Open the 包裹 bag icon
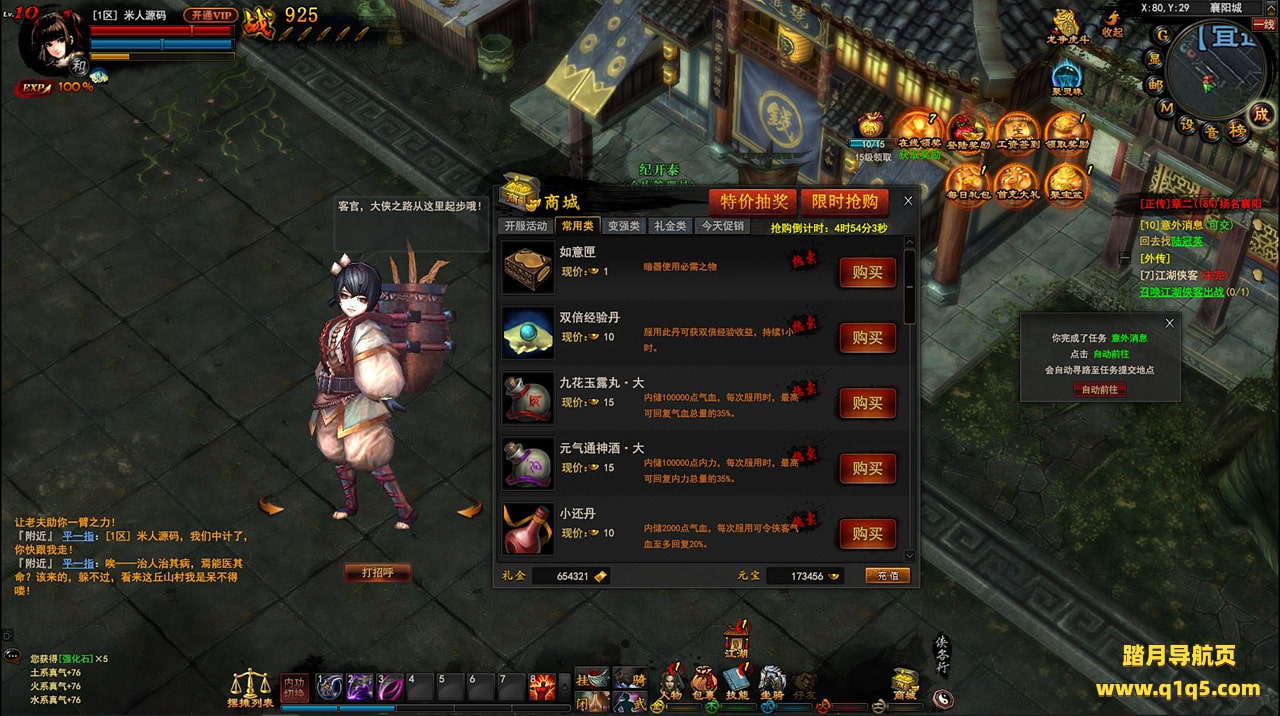This screenshot has height=716, width=1280. coord(703,683)
